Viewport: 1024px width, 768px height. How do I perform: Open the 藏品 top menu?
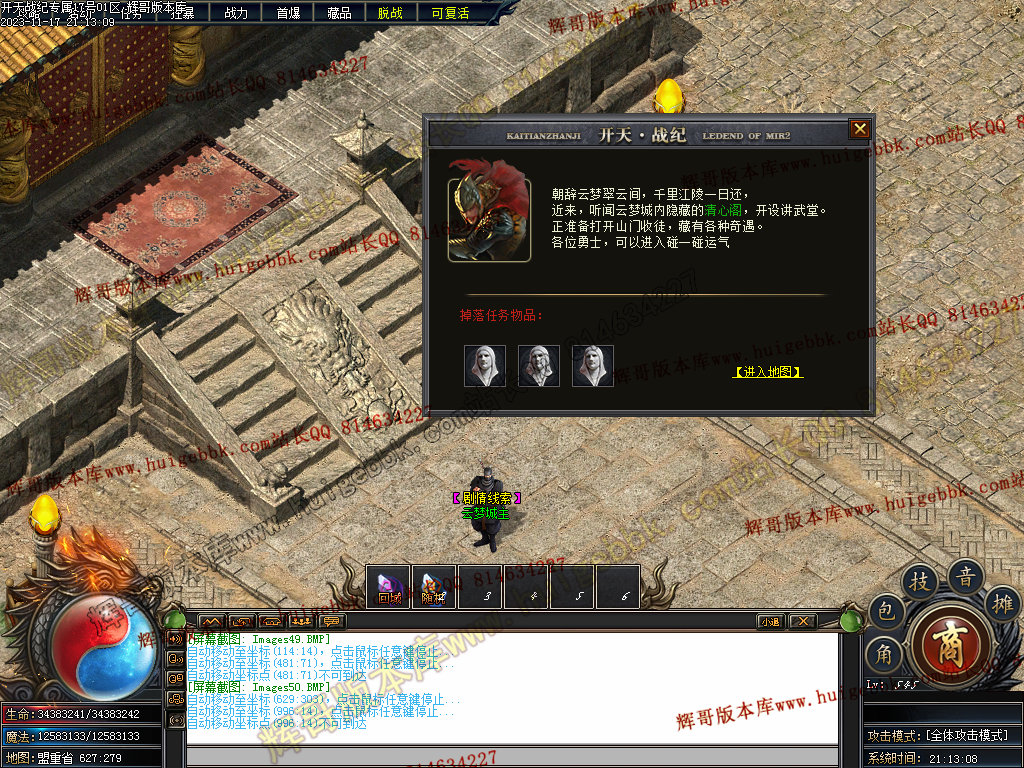[x=339, y=13]
